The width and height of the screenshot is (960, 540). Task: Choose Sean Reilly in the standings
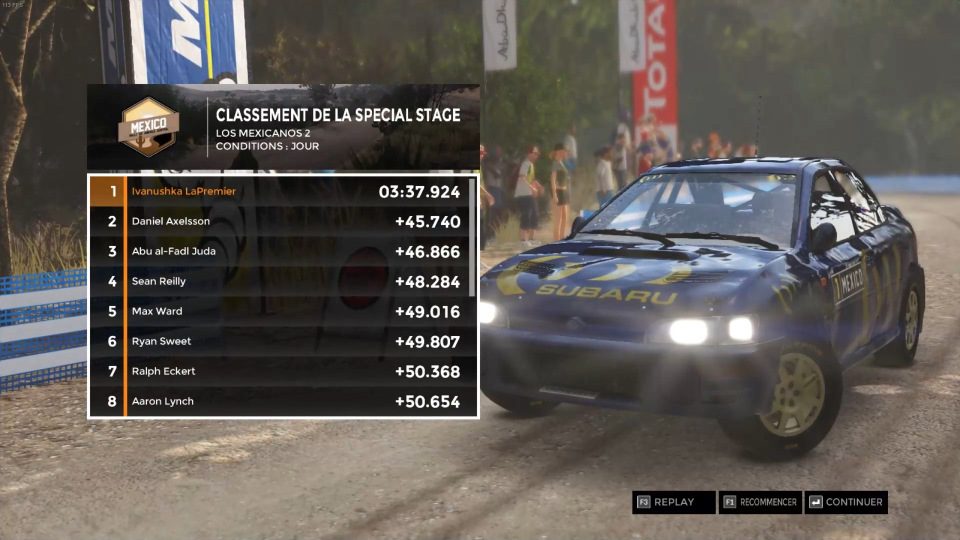click(278, 281)
